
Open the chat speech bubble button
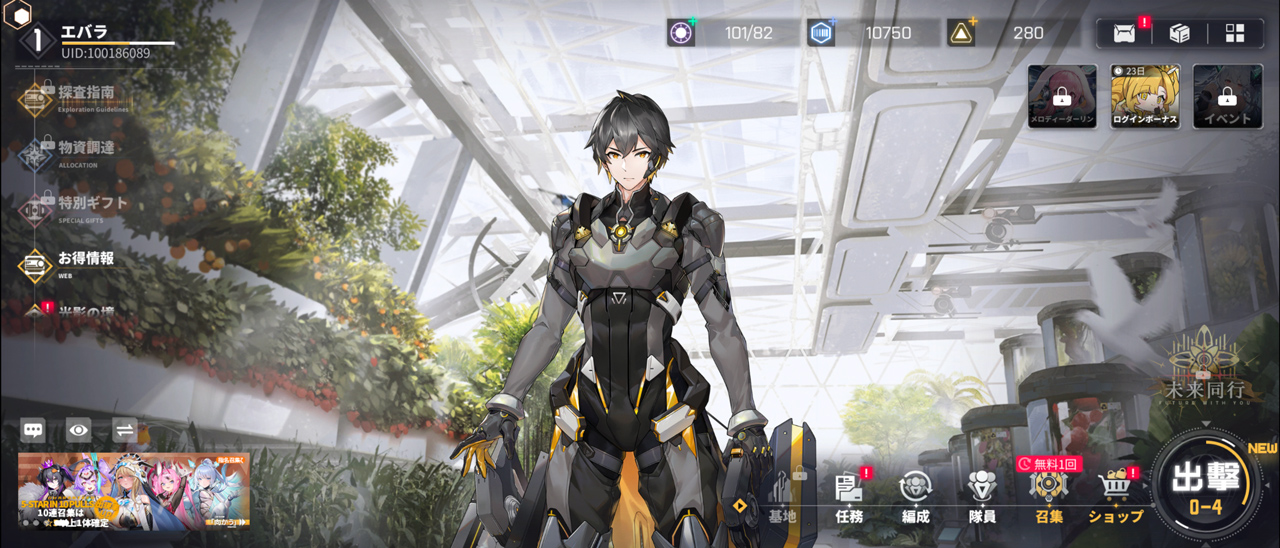point(33,430)
